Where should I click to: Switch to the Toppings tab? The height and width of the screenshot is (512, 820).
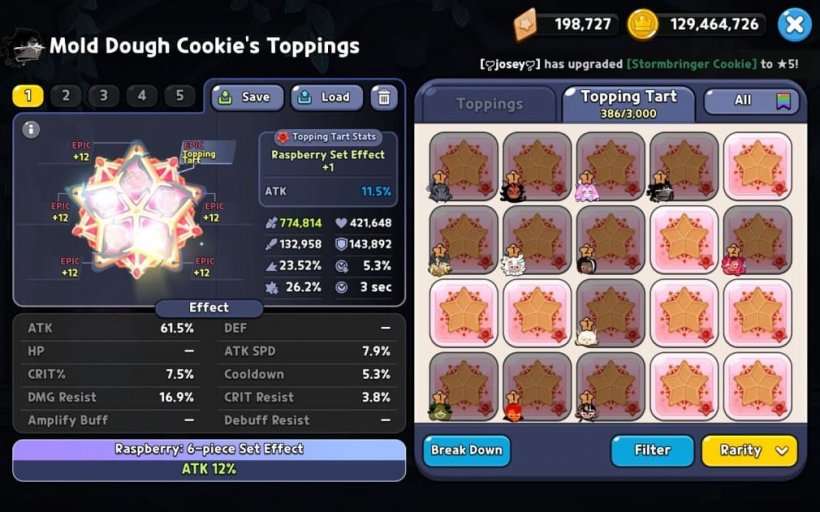coord(489,104)
